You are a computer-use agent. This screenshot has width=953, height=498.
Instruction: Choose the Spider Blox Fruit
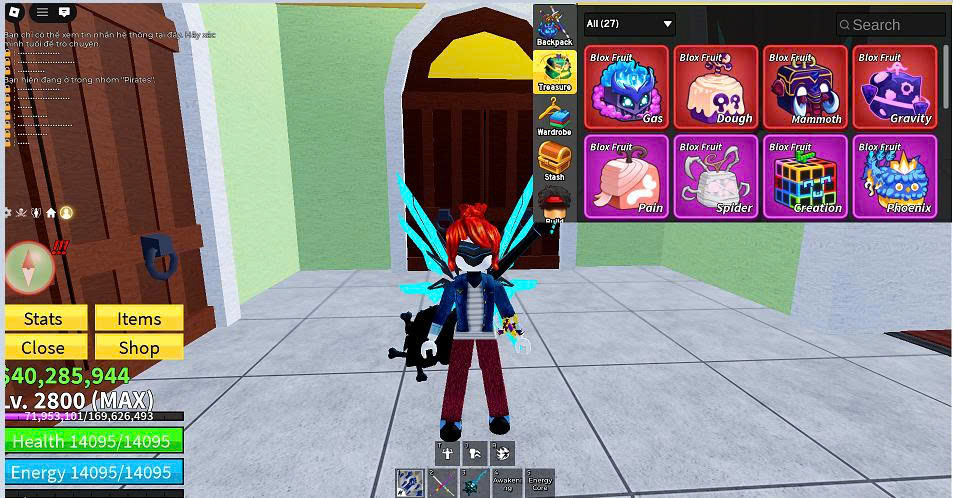(716, 177)
